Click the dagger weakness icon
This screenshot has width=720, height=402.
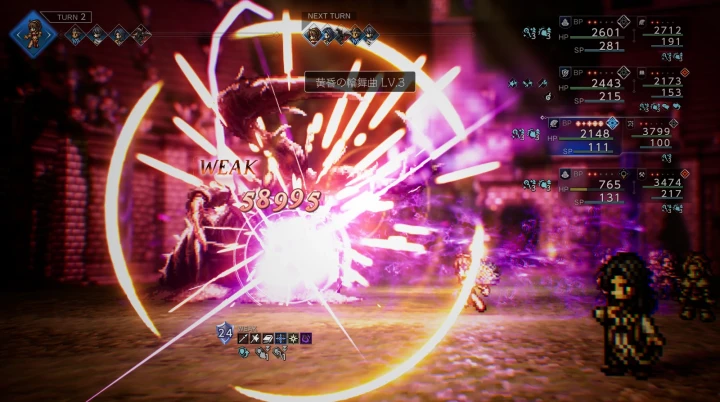pos(257,339)
